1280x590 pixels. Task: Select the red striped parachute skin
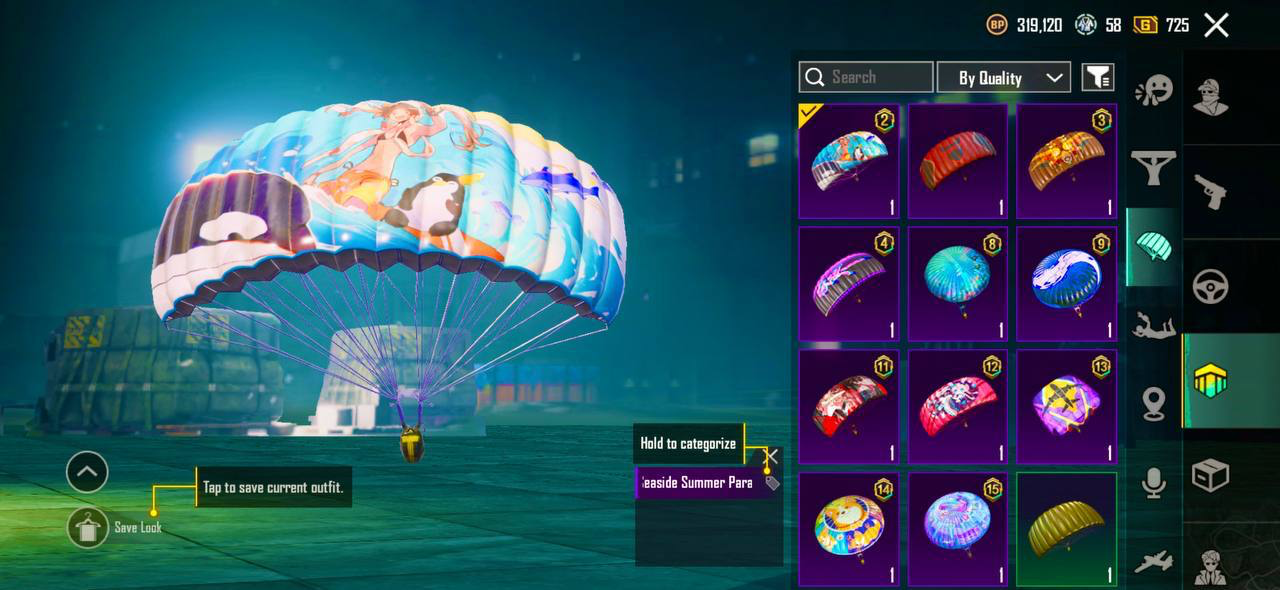[x=958, y=161]
